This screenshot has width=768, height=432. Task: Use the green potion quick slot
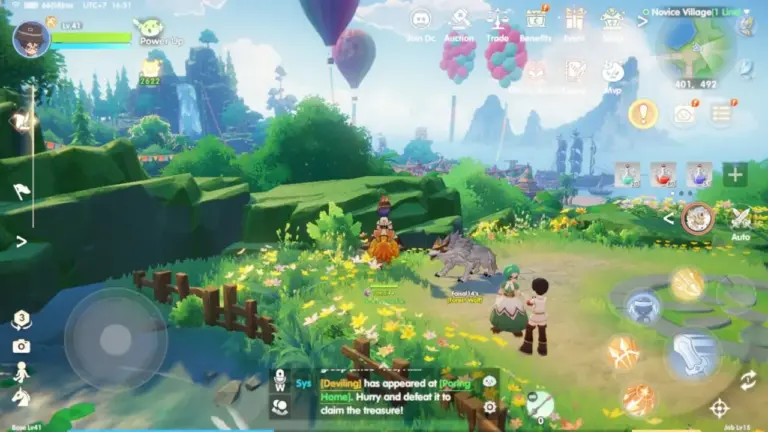tap(627, 174)
